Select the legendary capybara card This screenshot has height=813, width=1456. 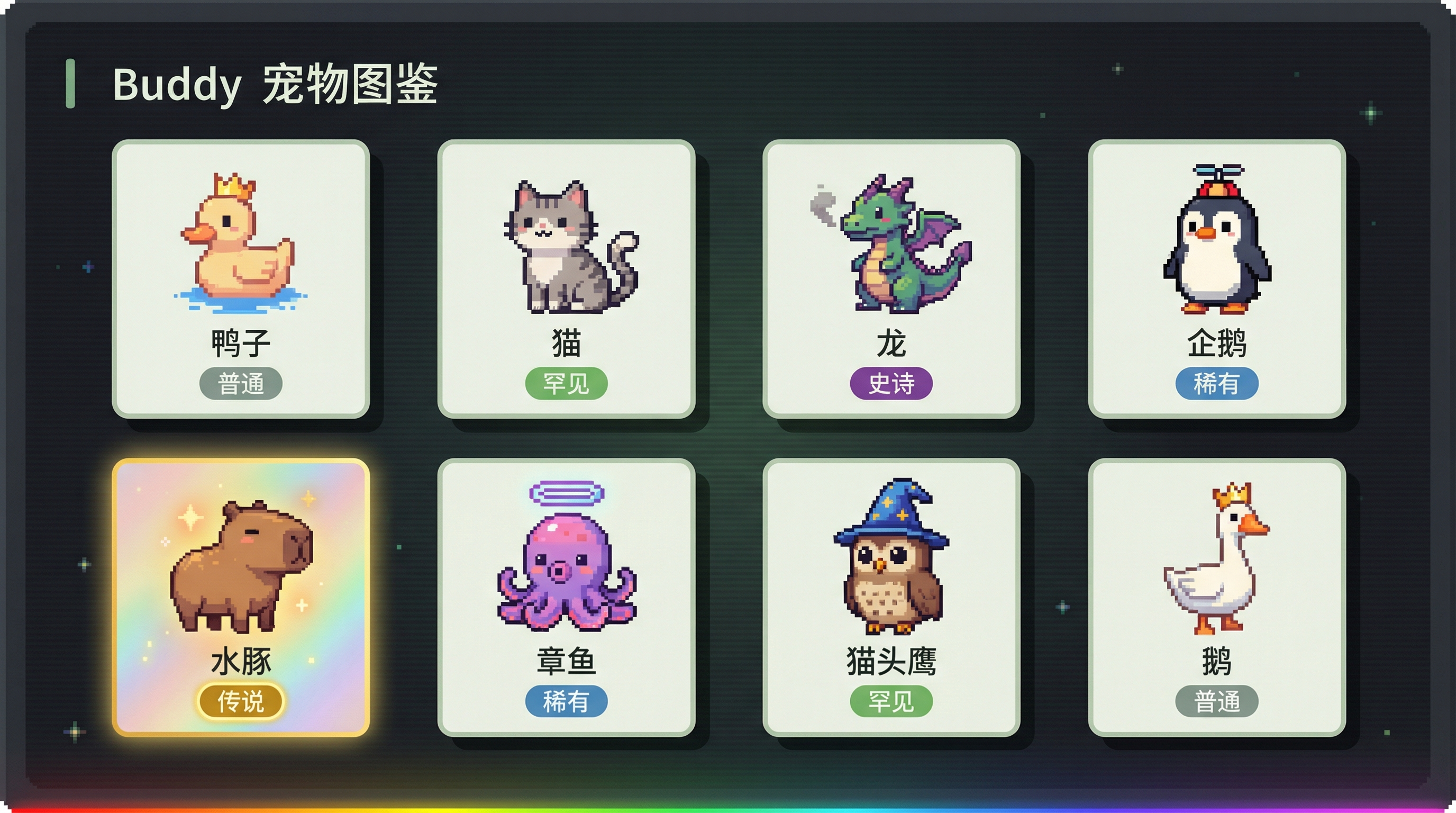pos(241,597)
